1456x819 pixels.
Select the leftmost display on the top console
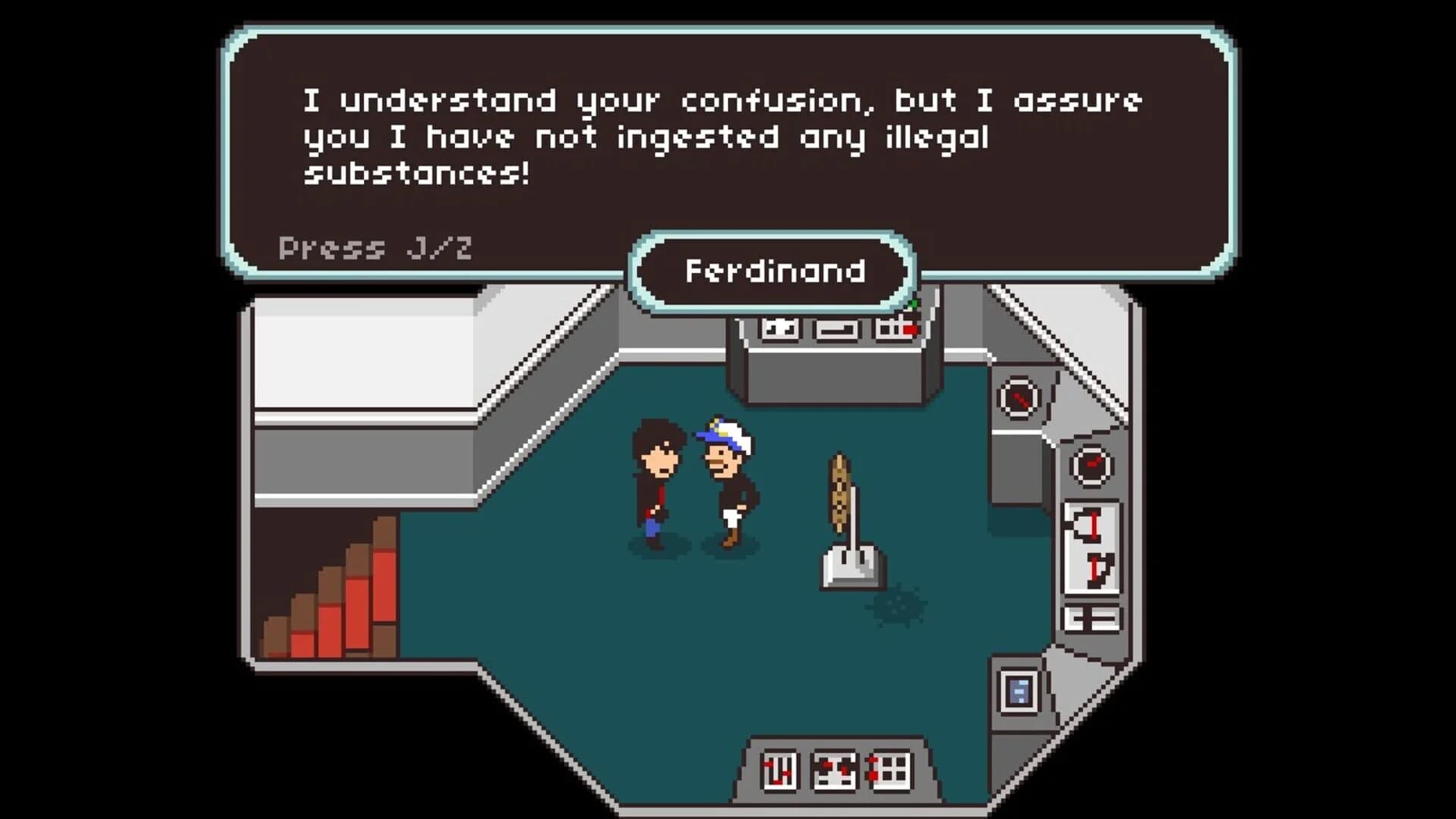pyautogui.click(x=780, y=328)
